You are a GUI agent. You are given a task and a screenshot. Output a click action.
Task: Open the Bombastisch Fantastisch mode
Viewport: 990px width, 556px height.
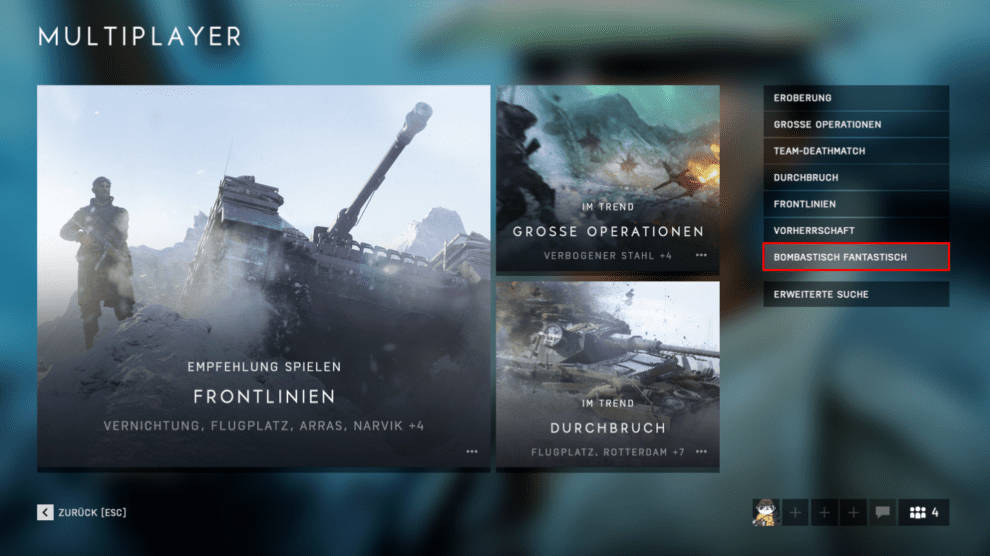855,257
